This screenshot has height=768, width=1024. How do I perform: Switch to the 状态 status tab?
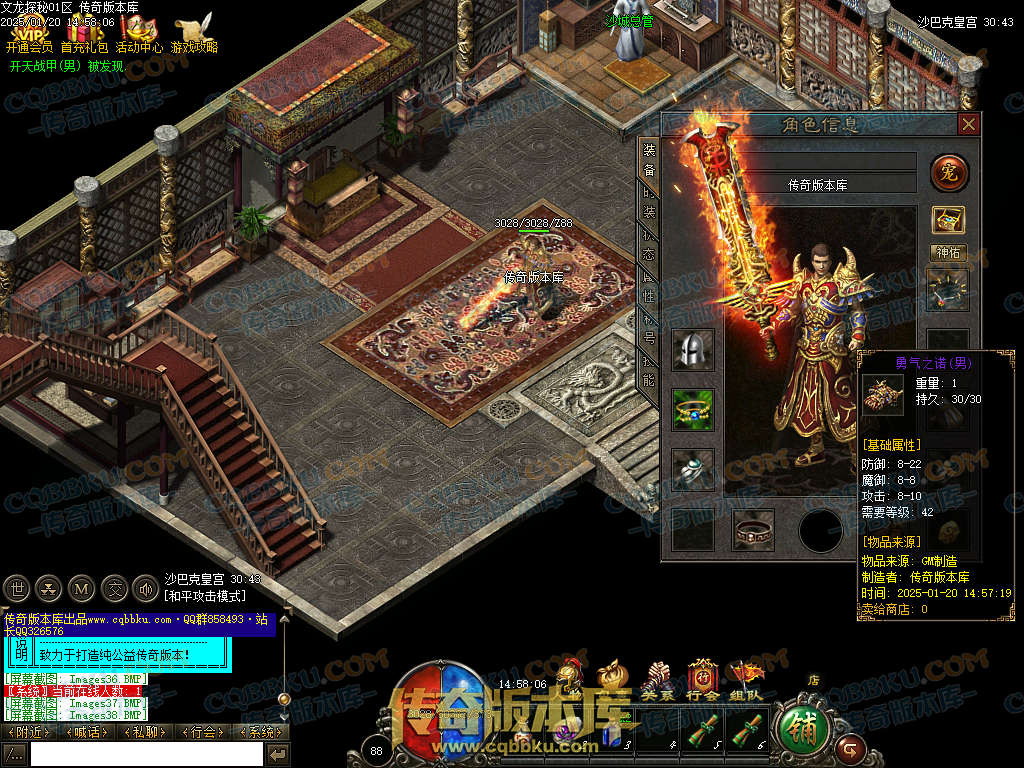point(649,247)
